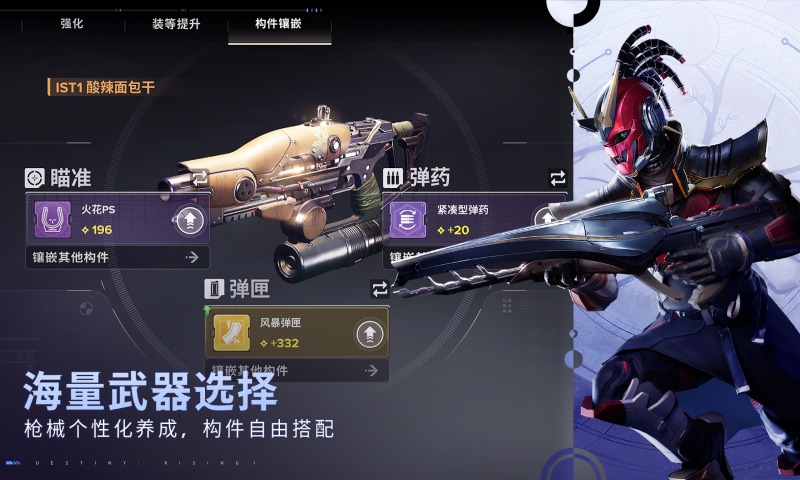Click the swap arrows beside 弹匣 header
Viewport: 800px width, 480px height.
point(379,289)
